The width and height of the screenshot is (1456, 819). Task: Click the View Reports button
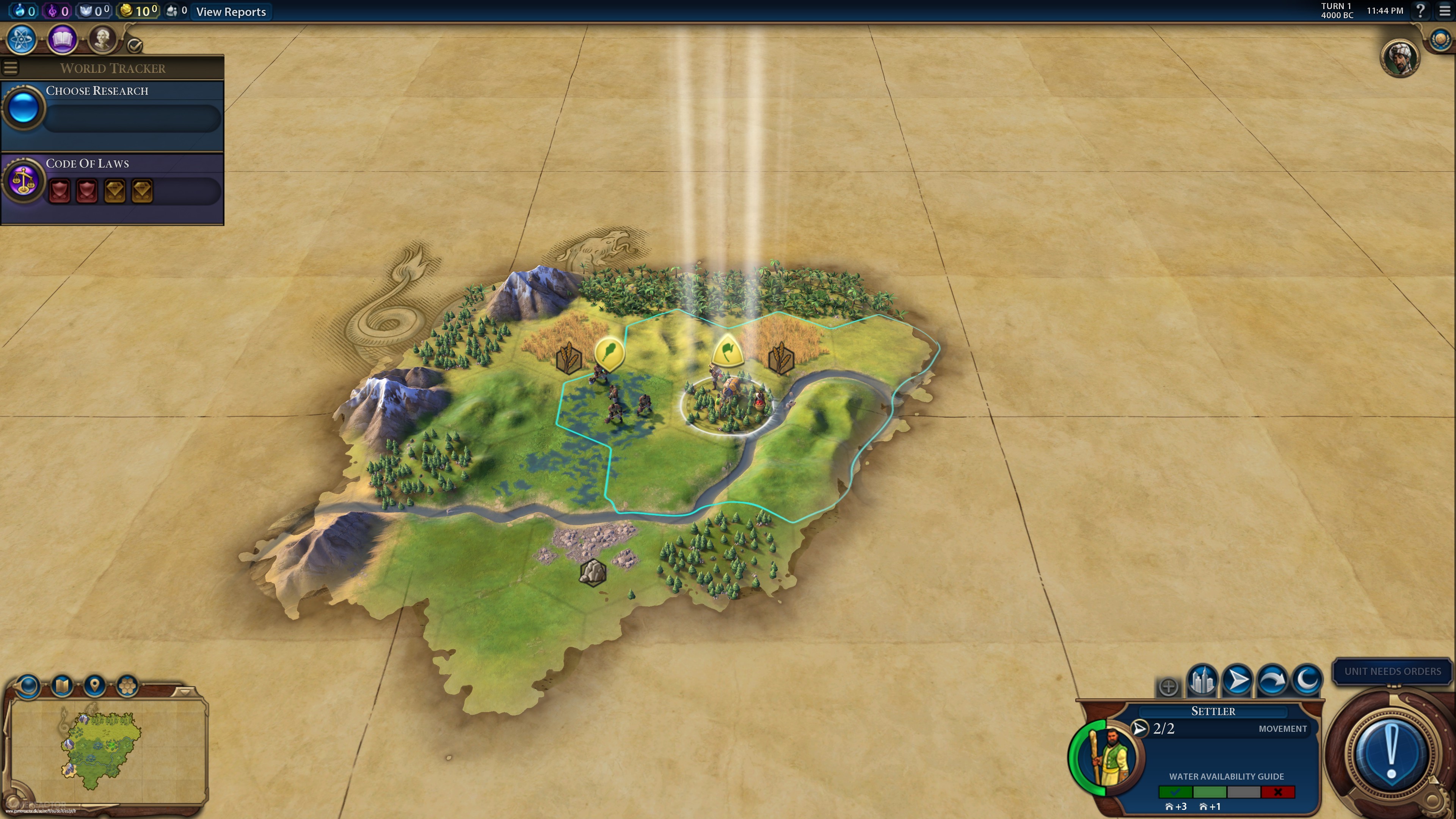(x=231, y=12)
